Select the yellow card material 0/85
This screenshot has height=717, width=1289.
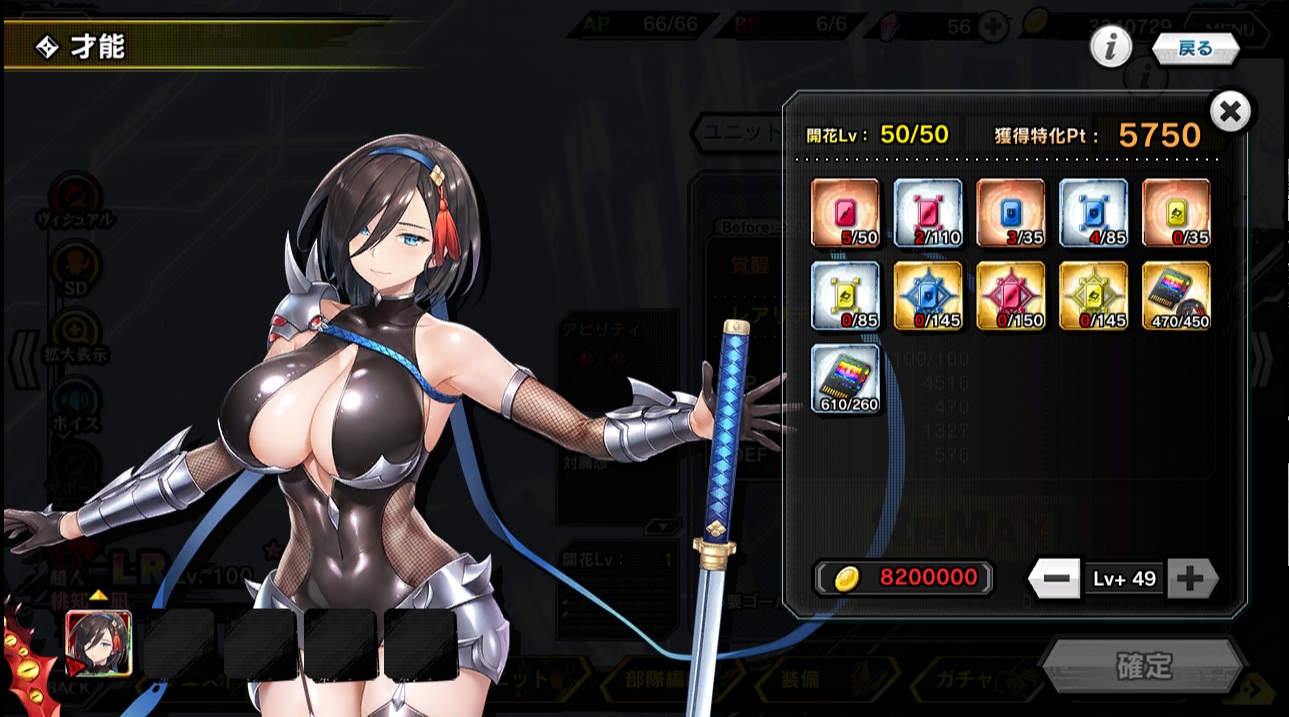pyautogui.click(x=845, y=296)
